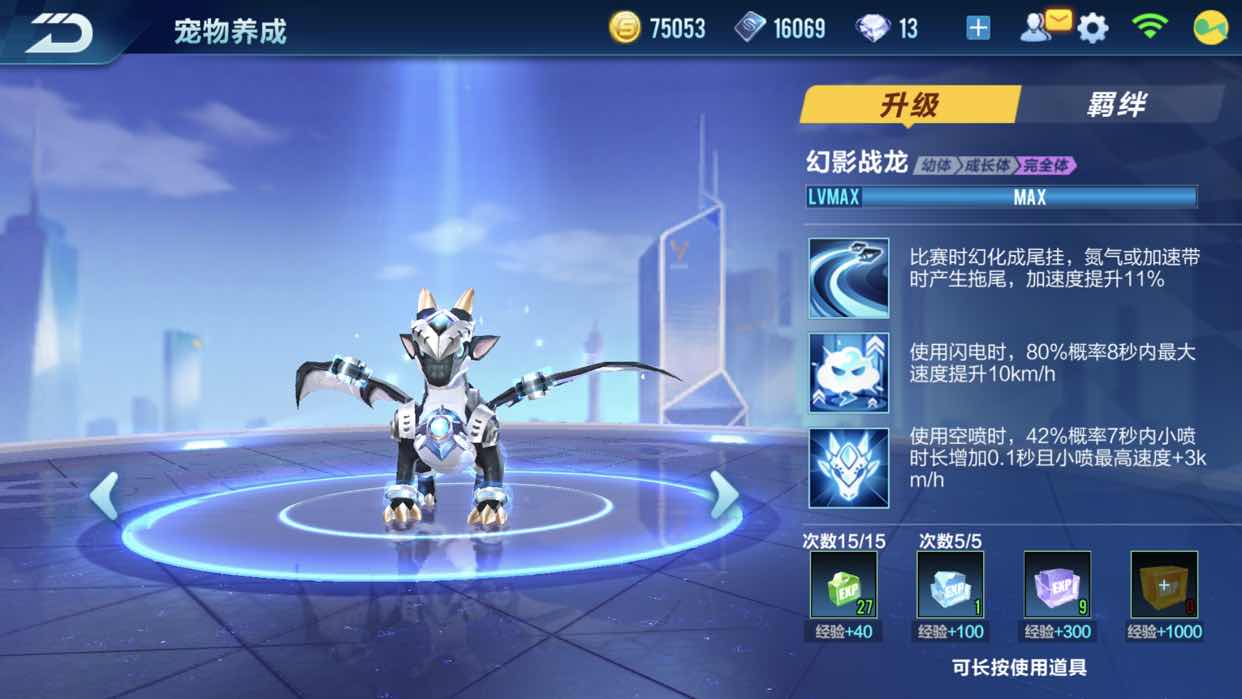The image size is (1242, 699).
Task: Select the dragon head air-jet skill icon
Action: [848, 468]
